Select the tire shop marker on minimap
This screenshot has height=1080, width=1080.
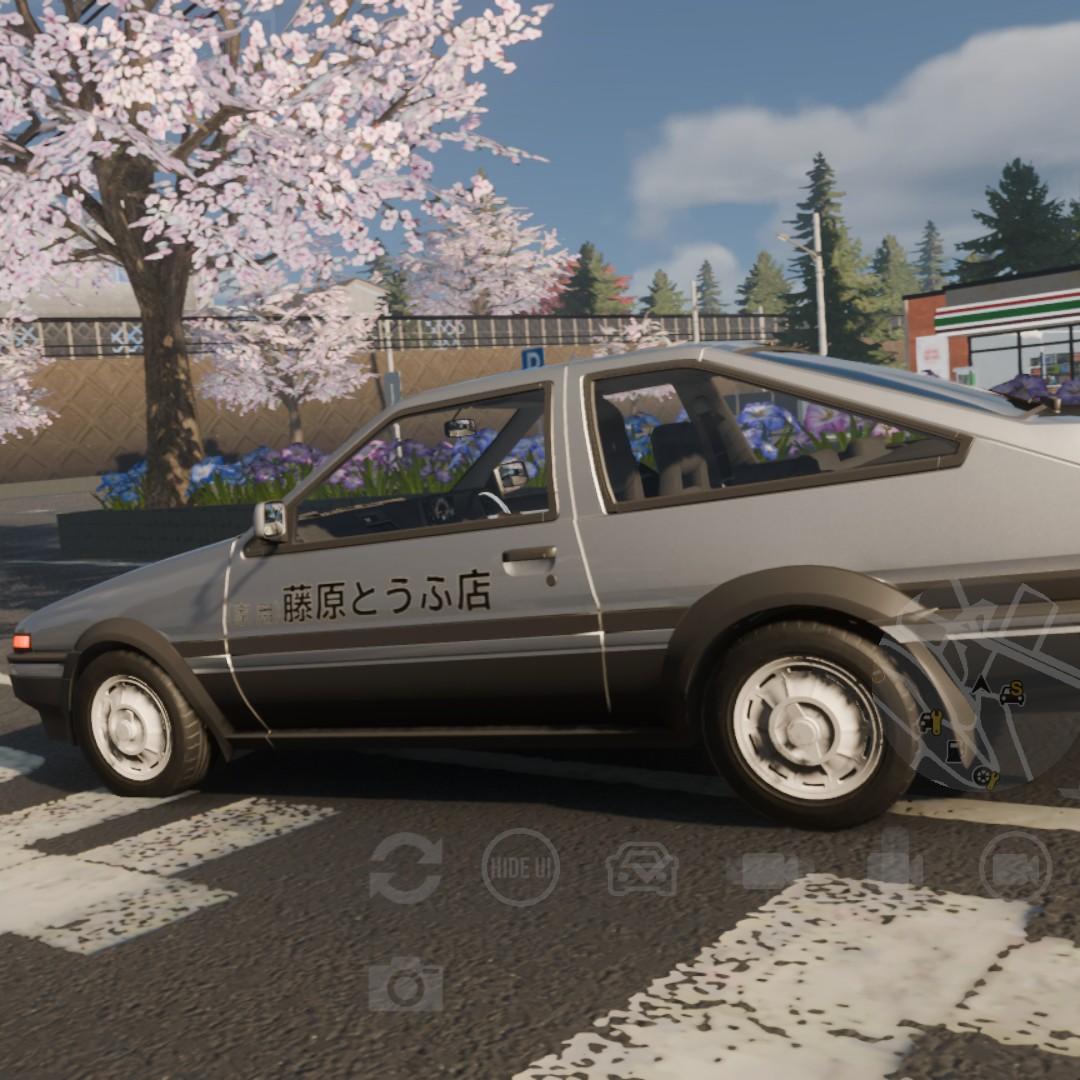[985, 776]
